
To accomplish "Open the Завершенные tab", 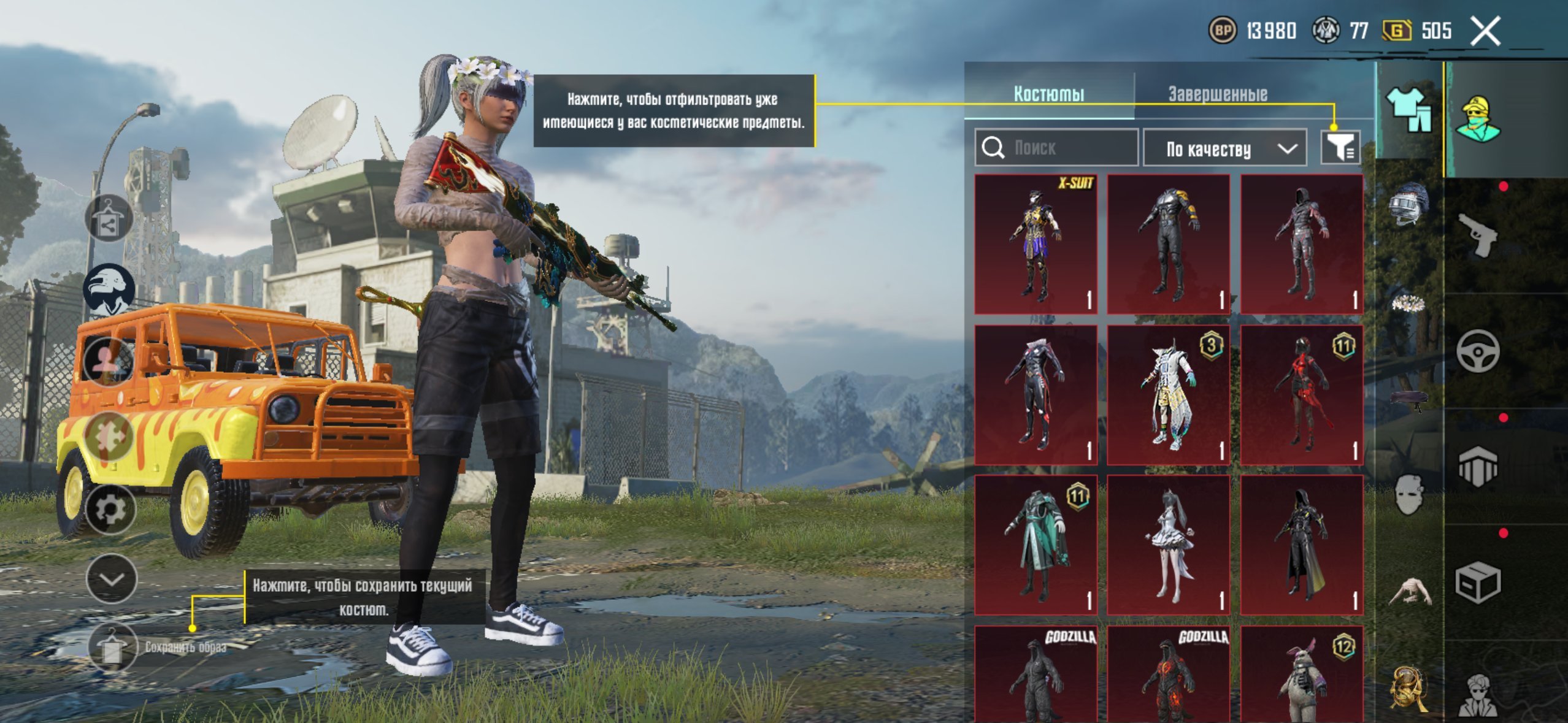I will 1217,94.
